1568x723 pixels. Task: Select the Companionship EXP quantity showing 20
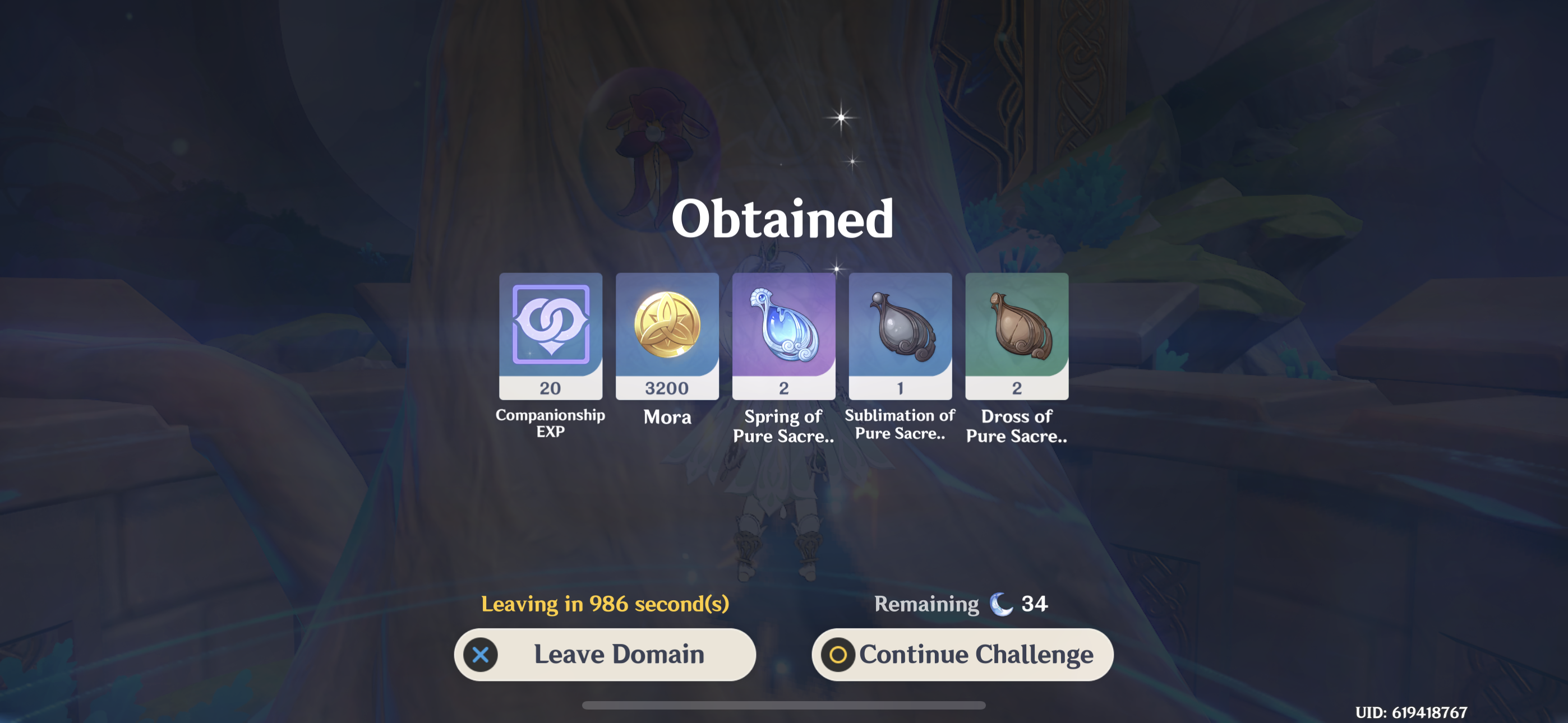coord(551,388)
